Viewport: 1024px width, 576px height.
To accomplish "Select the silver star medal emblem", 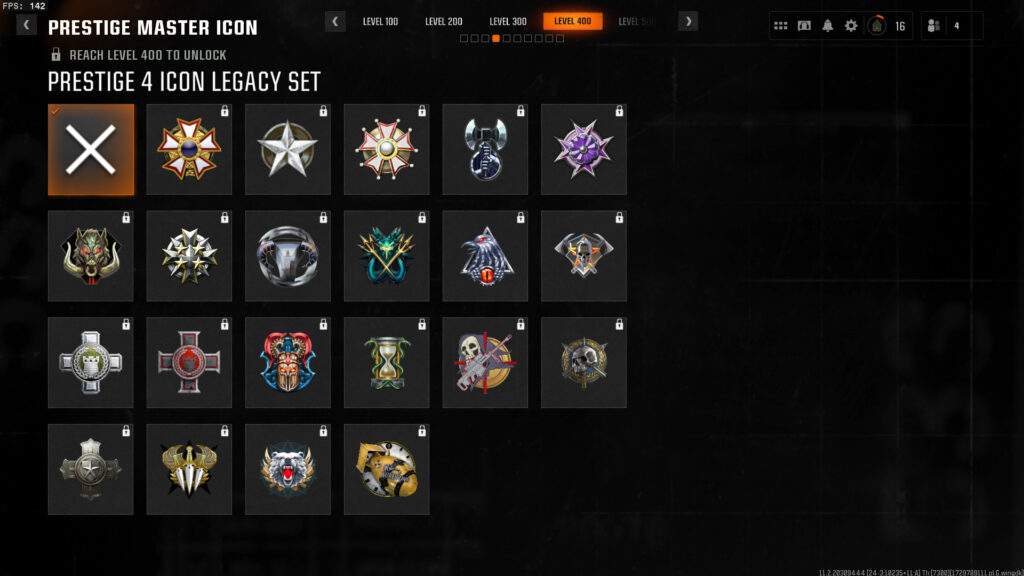I will click(x=288, y=150).
